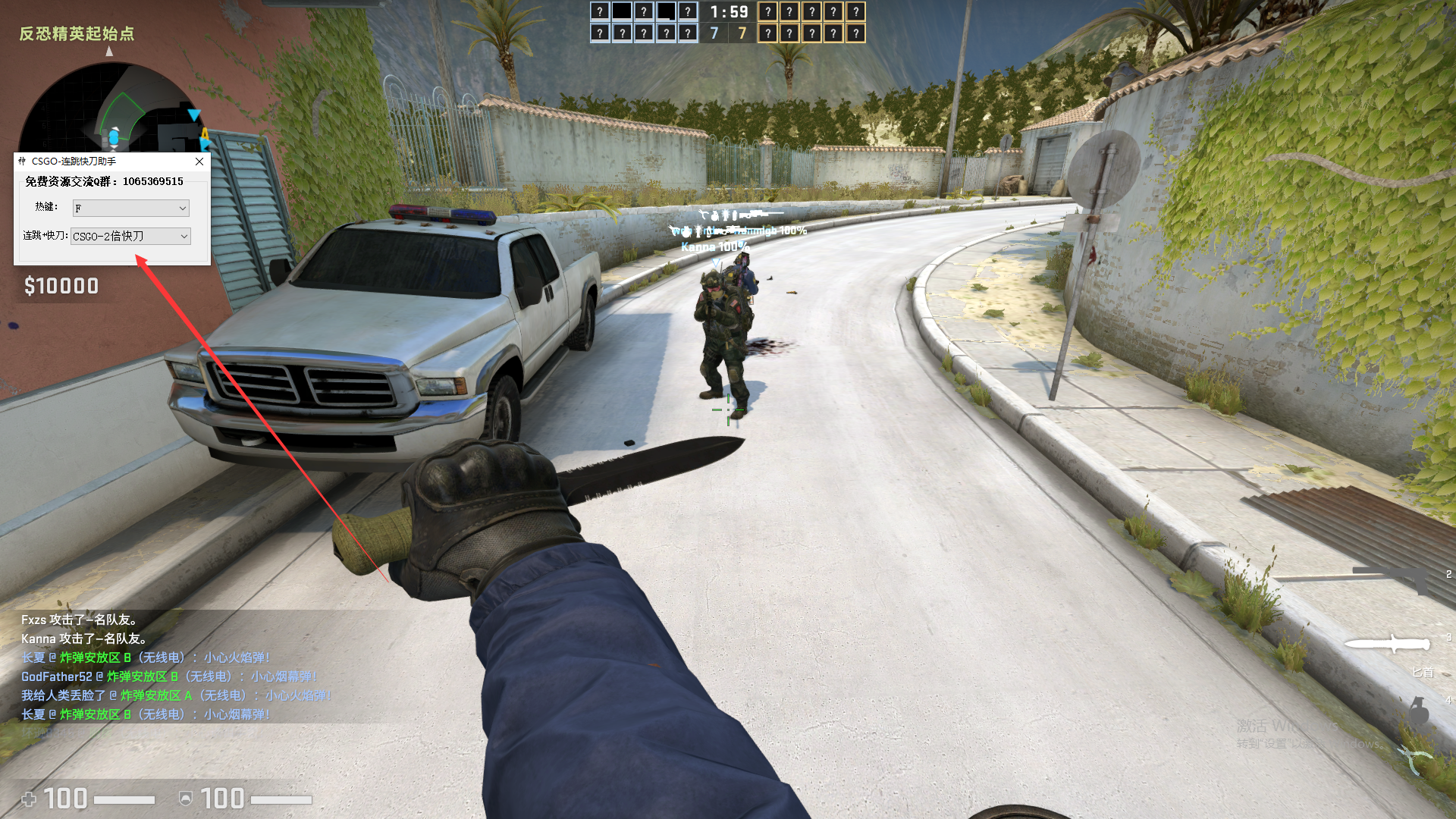Click the first blue-framed player avatar in scoreboard

point(599,11)
